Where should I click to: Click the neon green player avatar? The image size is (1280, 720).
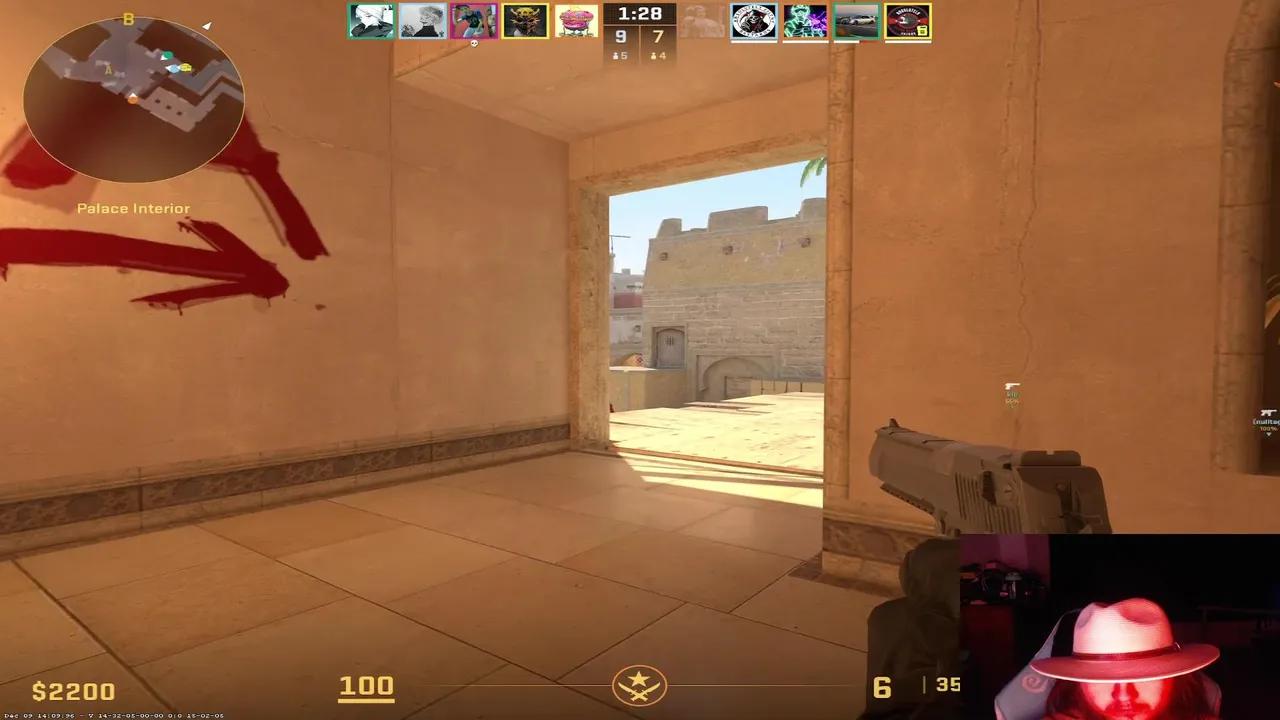[806, 22]
